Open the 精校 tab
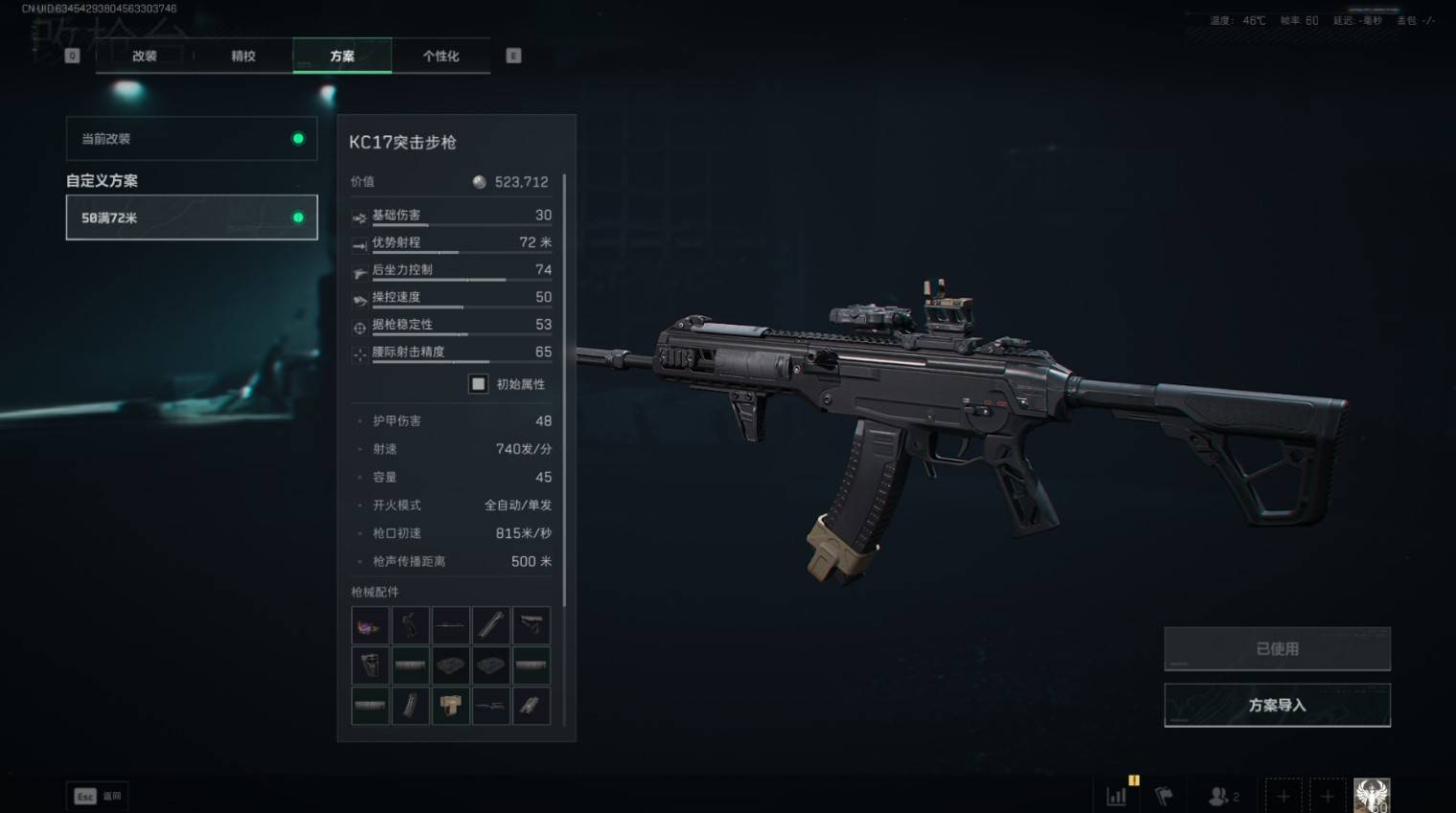 click(243, 56)
